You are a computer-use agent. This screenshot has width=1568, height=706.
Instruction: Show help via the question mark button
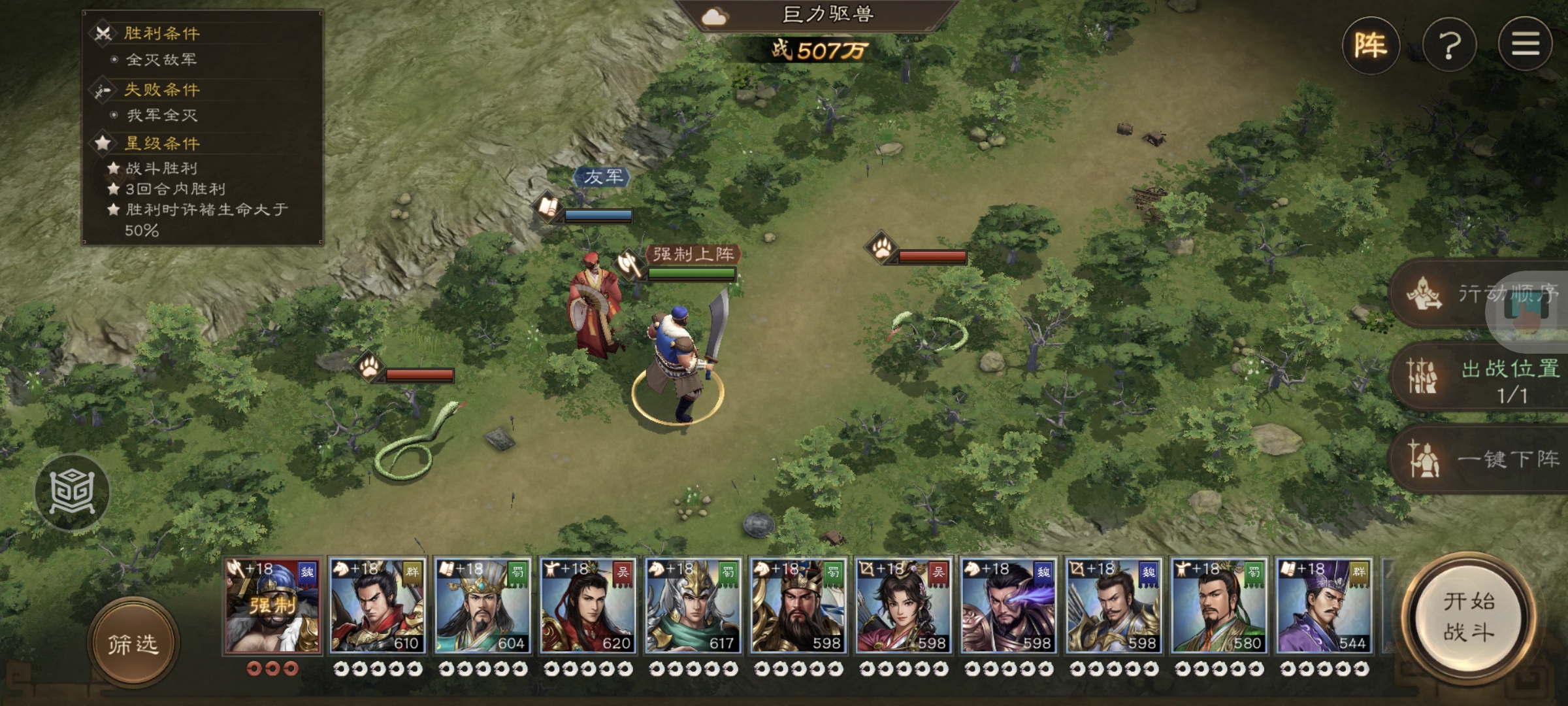point(1449,45)
